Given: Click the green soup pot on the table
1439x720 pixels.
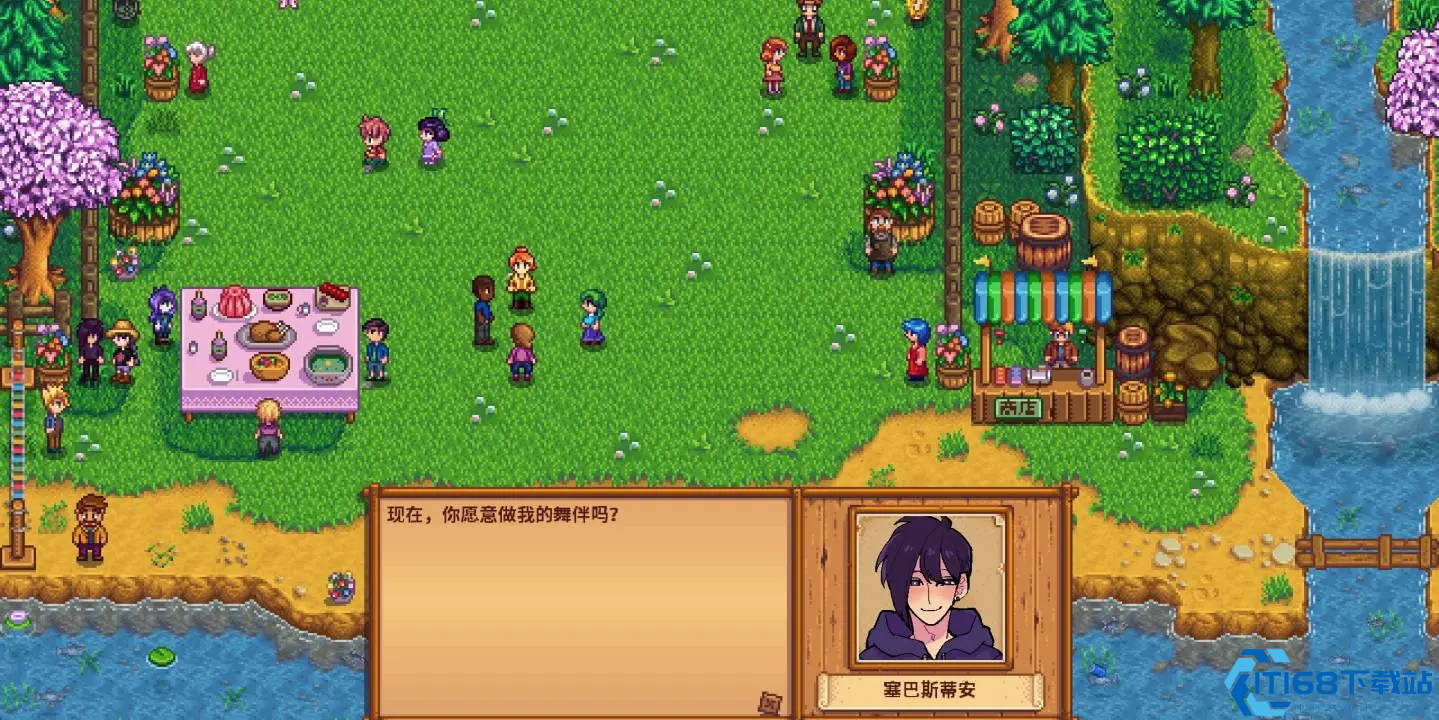Looking at the screenshot, I should 328,366.
